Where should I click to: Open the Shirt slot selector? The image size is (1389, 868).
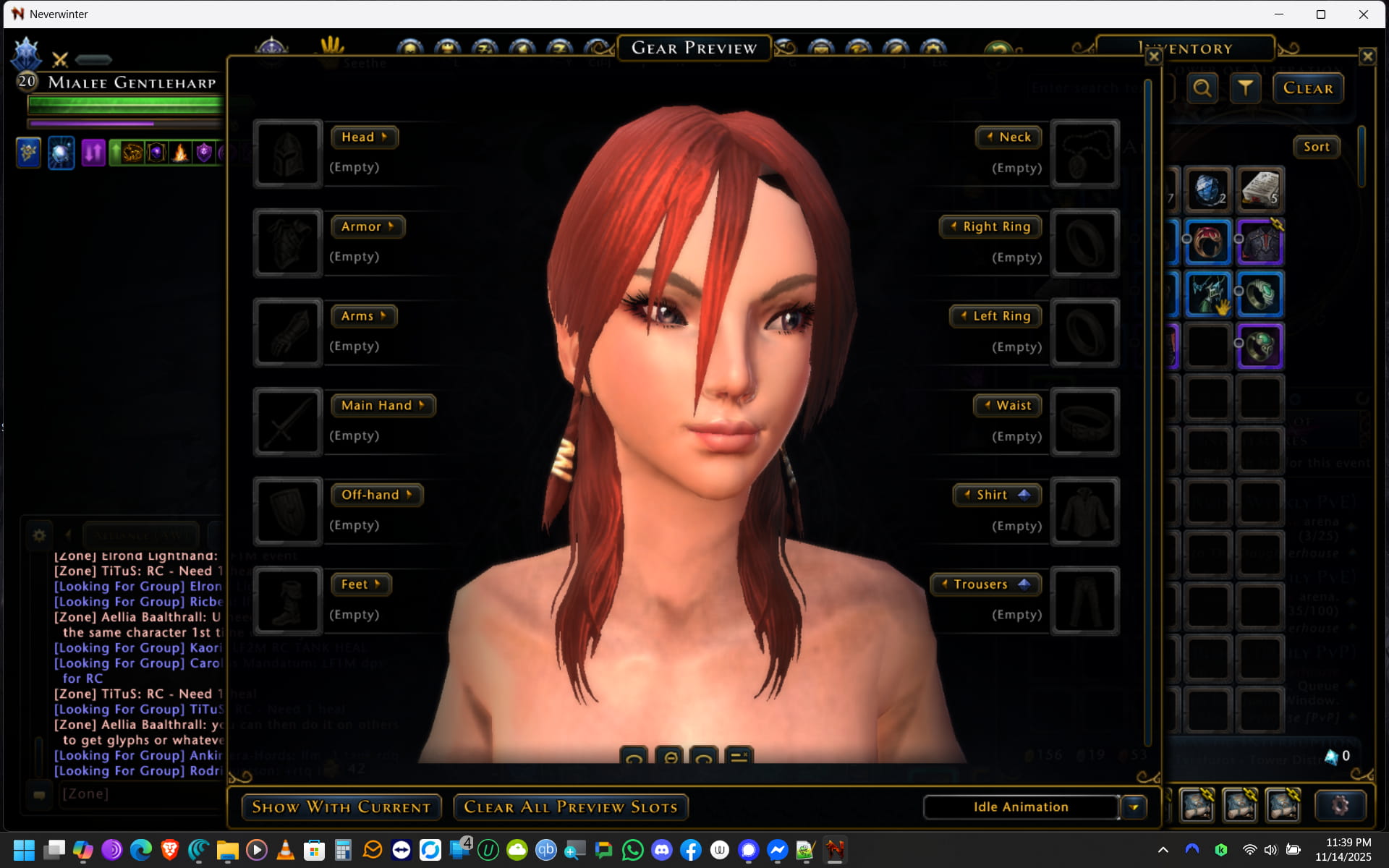(997, 495)
